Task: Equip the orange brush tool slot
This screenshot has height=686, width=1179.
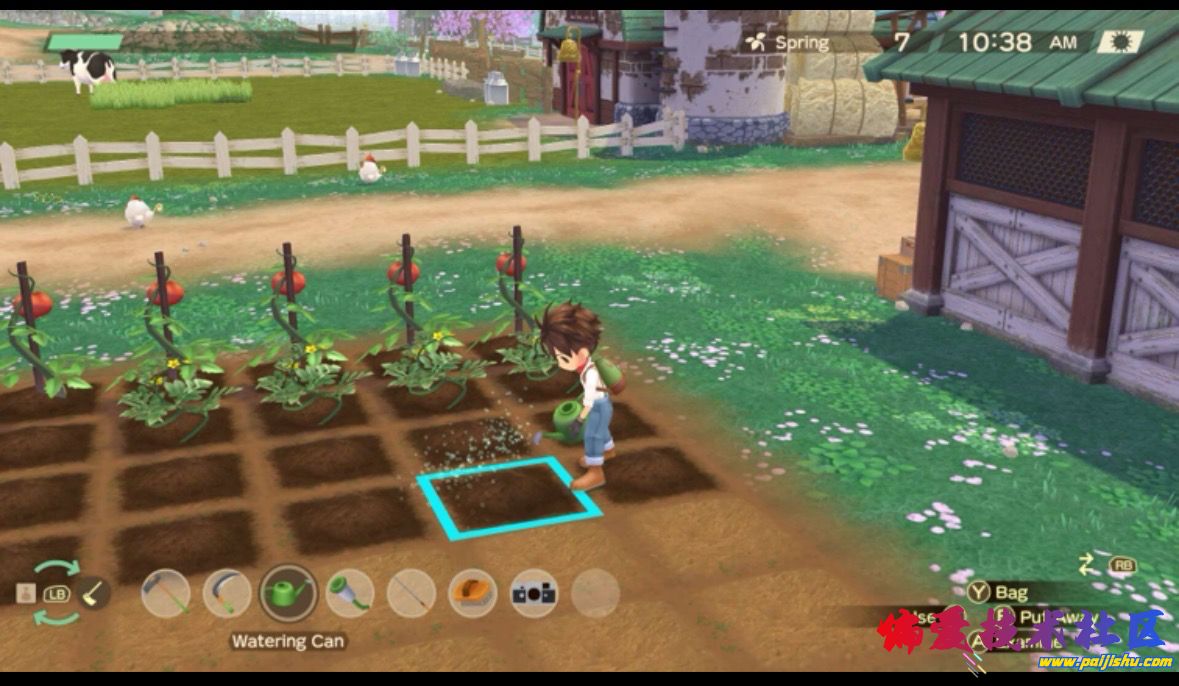Action: pos(473,594)
